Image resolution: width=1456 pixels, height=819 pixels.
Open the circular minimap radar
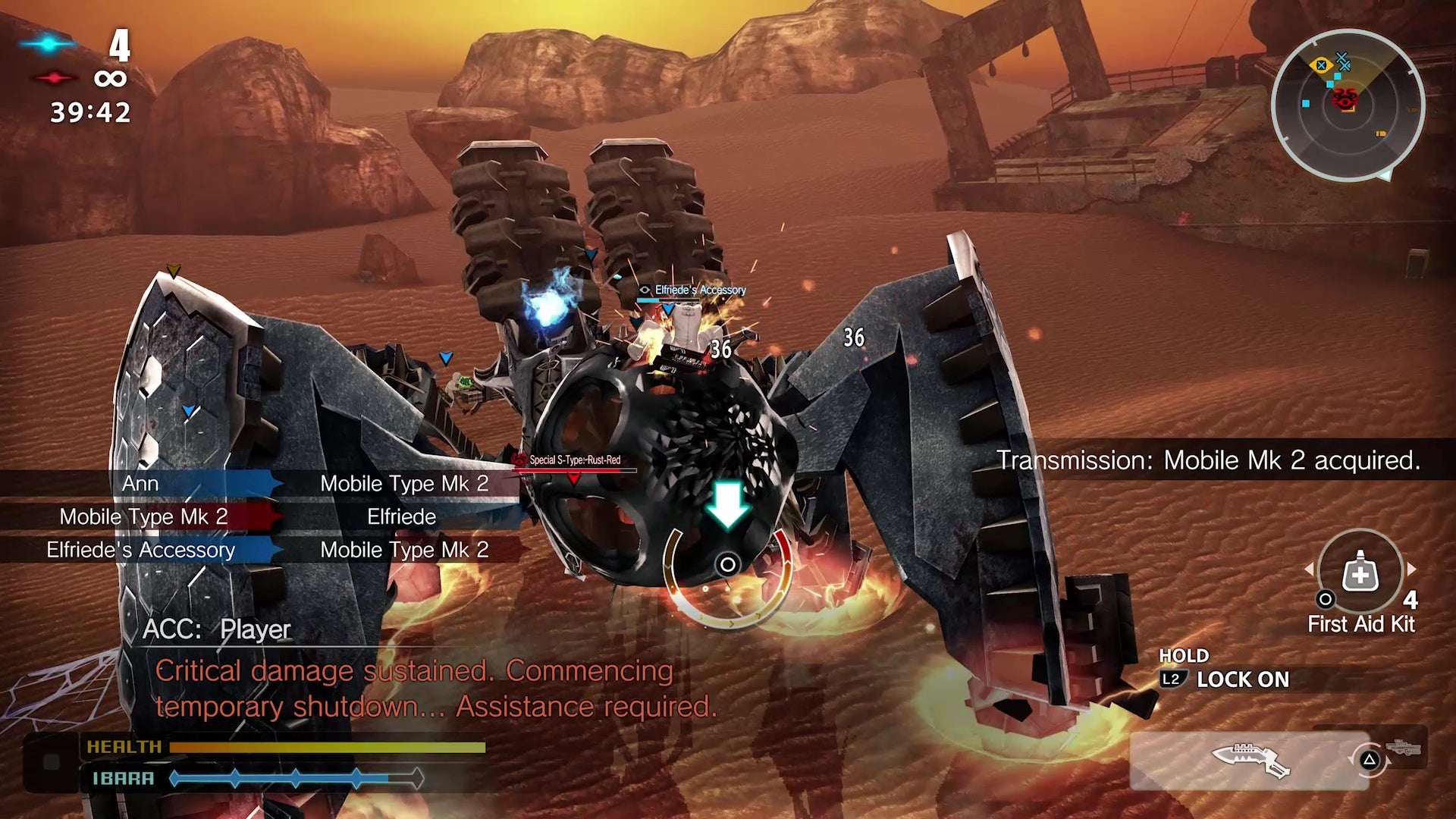[1348, 105]
